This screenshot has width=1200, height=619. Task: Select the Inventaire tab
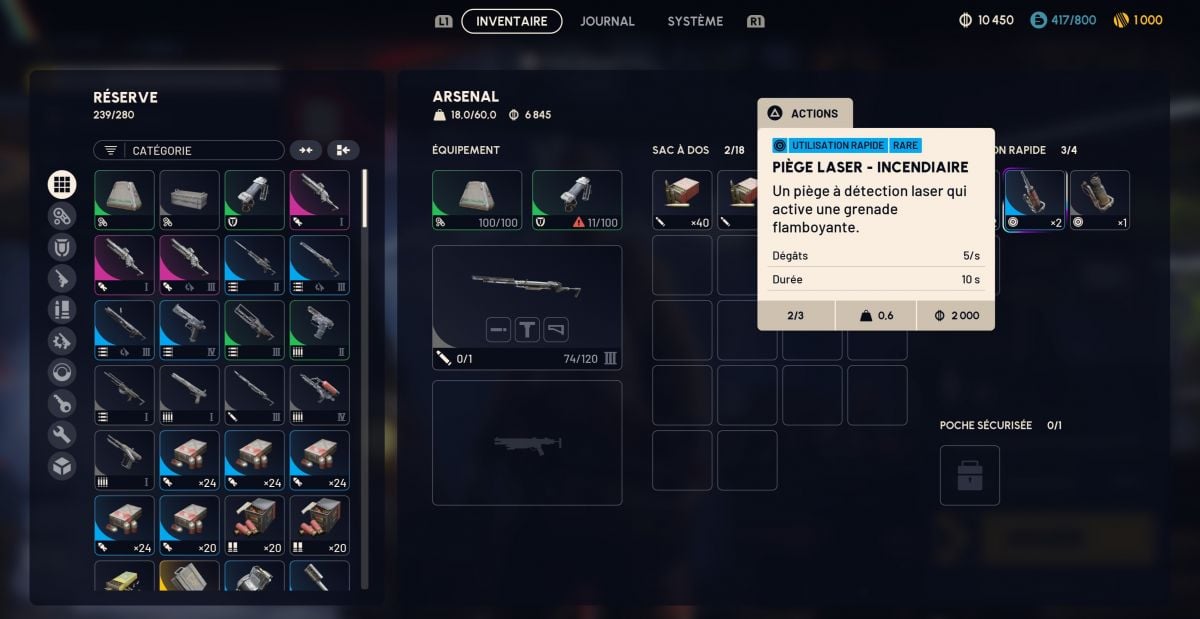[x=511, y=21]
